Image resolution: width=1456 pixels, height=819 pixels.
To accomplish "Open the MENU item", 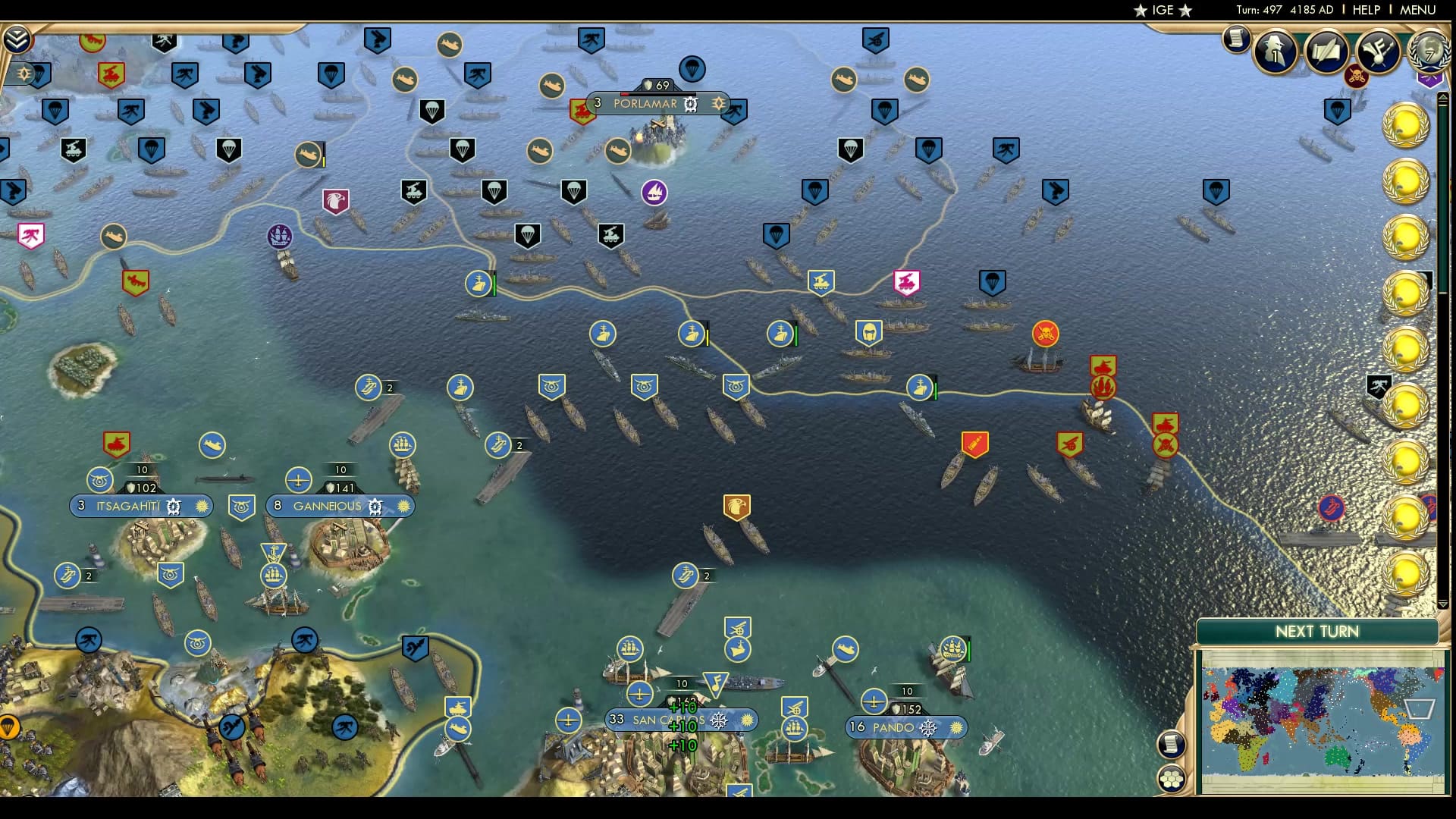I will coord(1417,10).
